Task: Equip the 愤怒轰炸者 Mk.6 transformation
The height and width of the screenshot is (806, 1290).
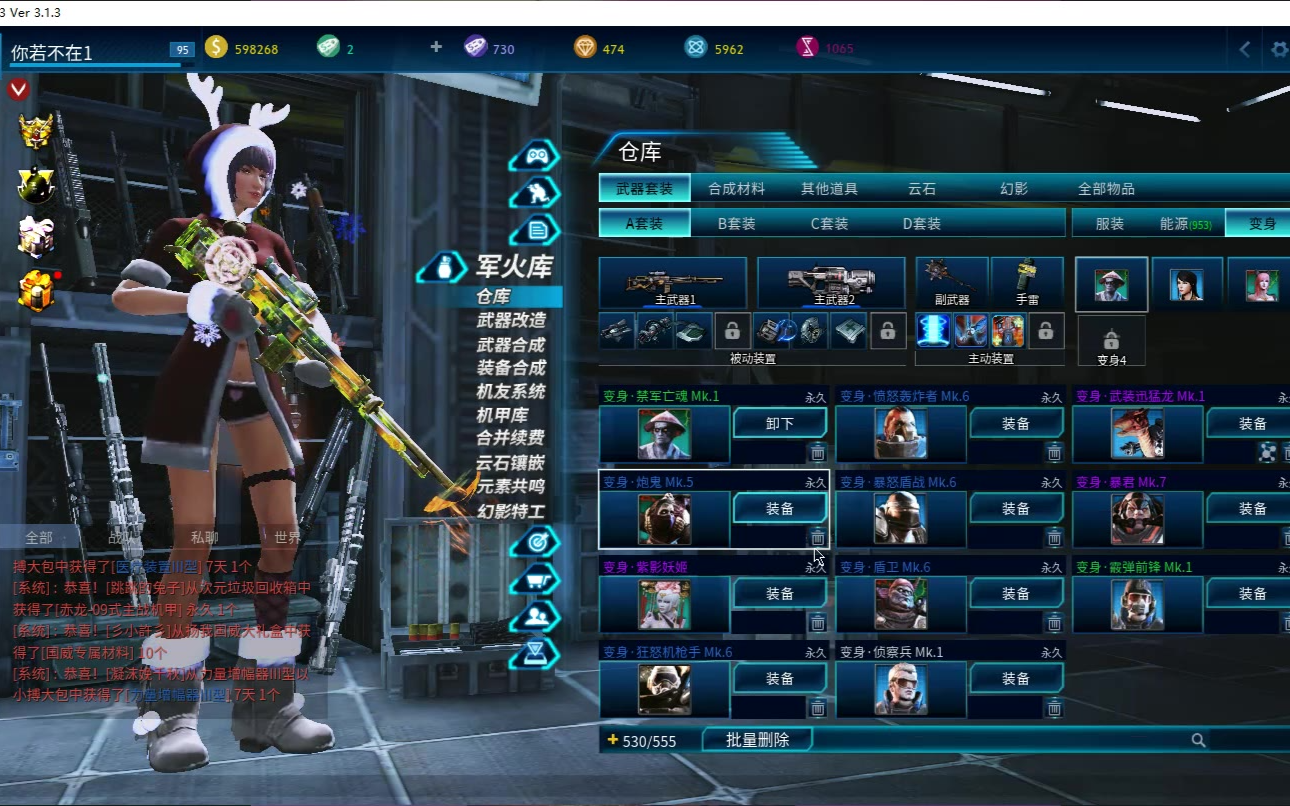Action: 1016,424
